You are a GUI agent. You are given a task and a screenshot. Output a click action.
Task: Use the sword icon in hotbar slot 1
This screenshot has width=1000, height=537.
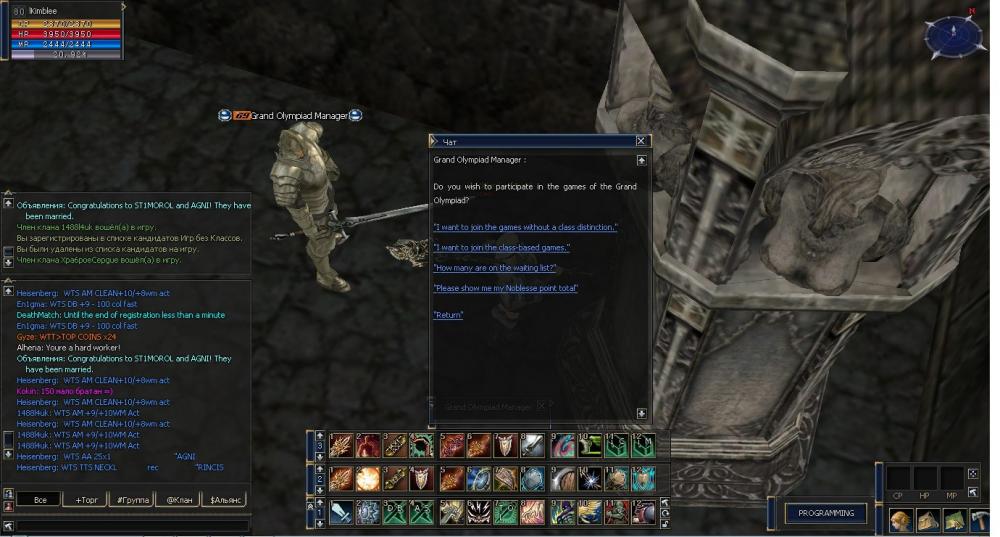click(340, 512)
